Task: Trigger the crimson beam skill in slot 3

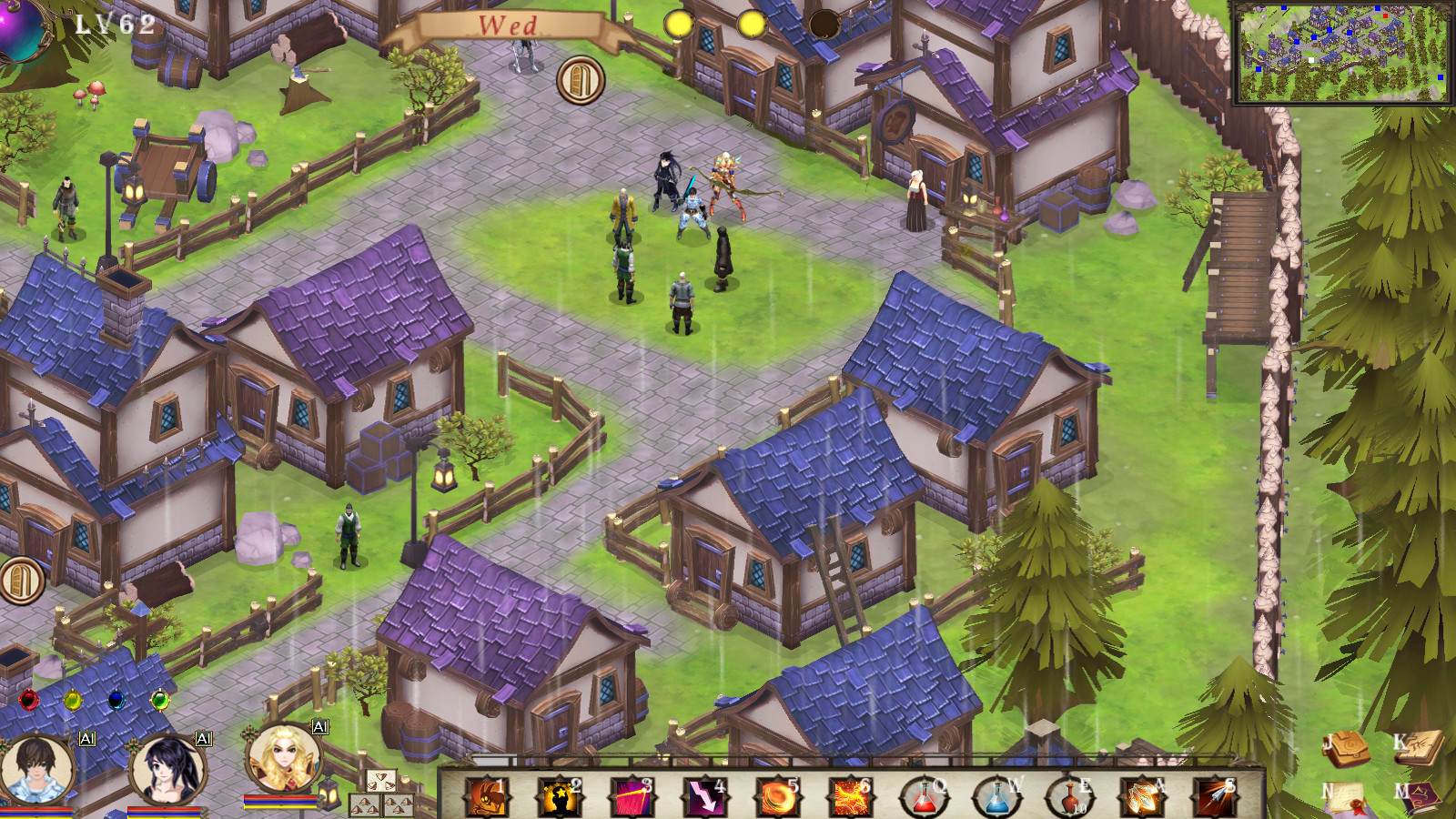Action: 632,796
